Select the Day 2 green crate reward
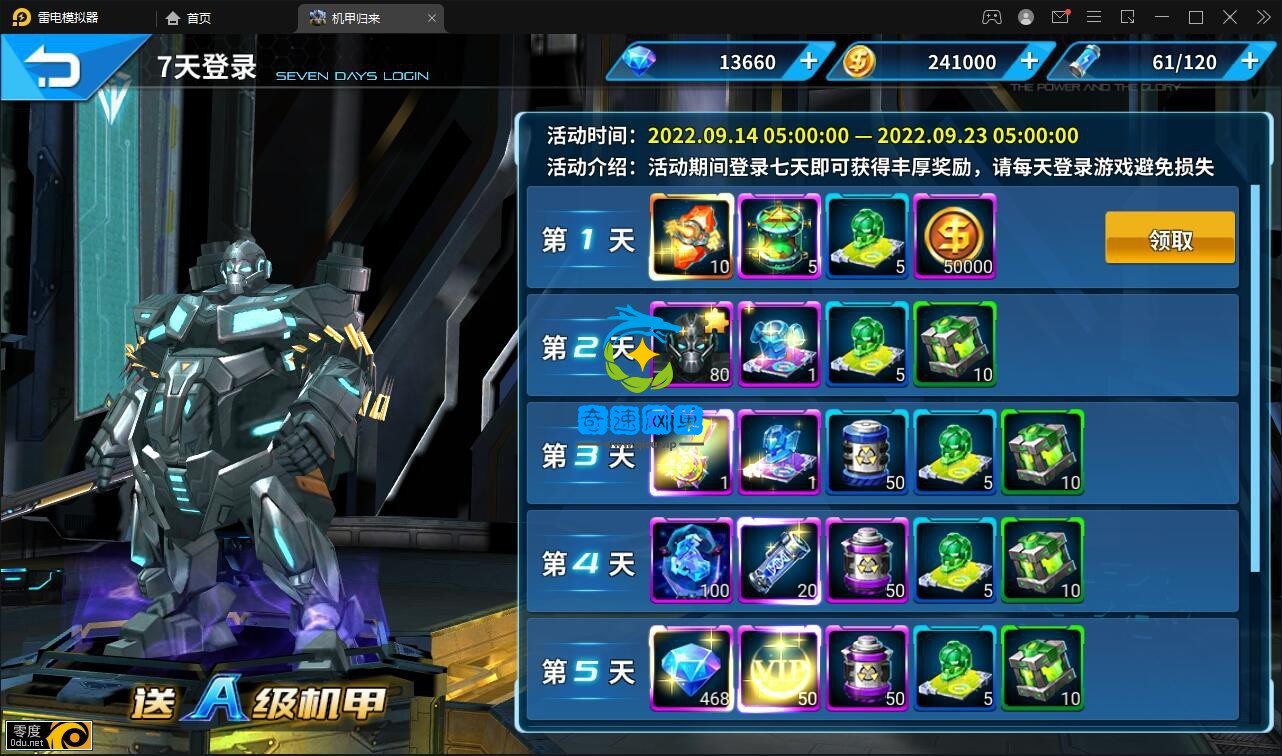The width and height of the screenshot is (1282, 756). click(x=955, y=345)
